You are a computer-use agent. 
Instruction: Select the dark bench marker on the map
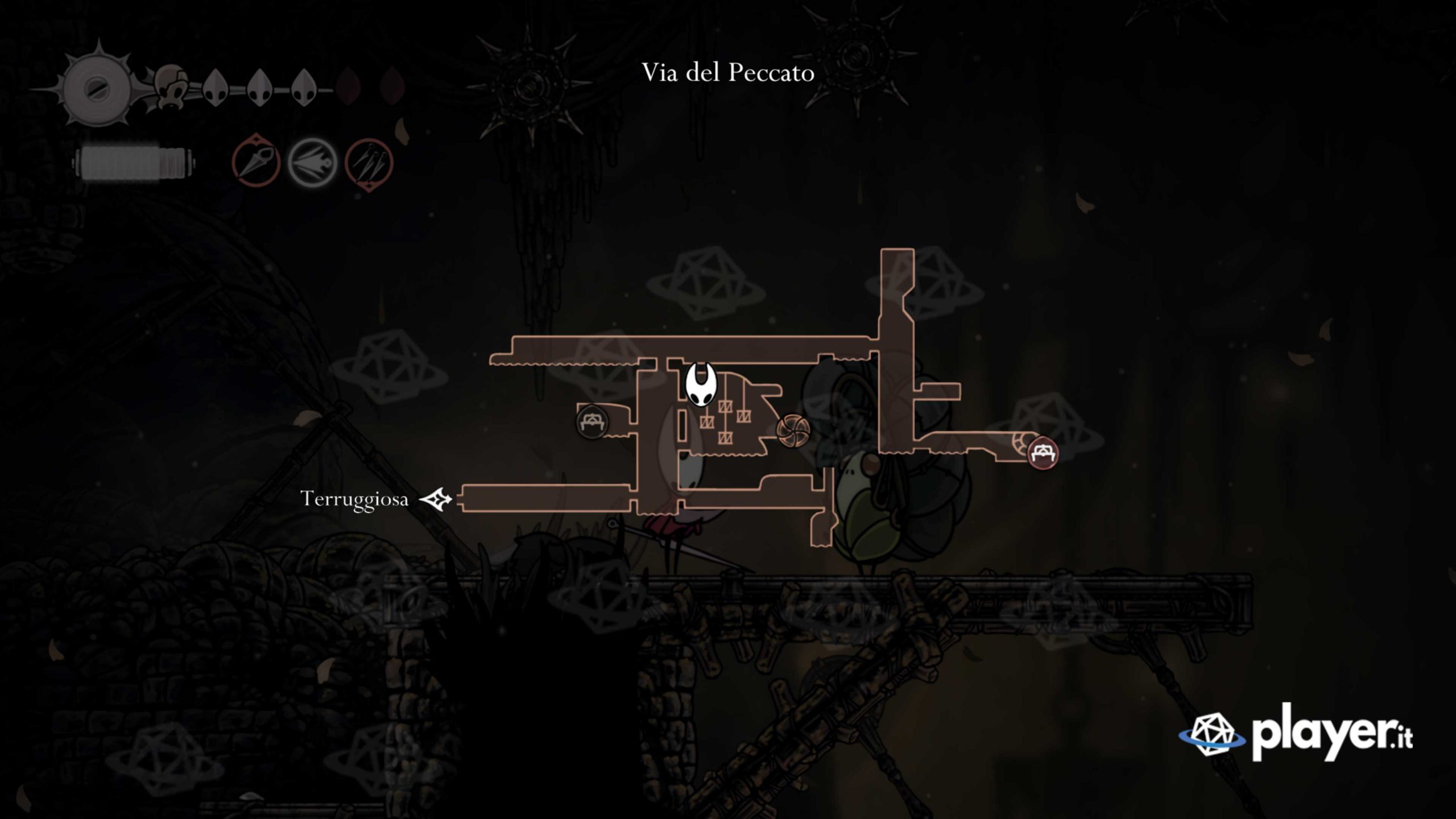[592, 422]
